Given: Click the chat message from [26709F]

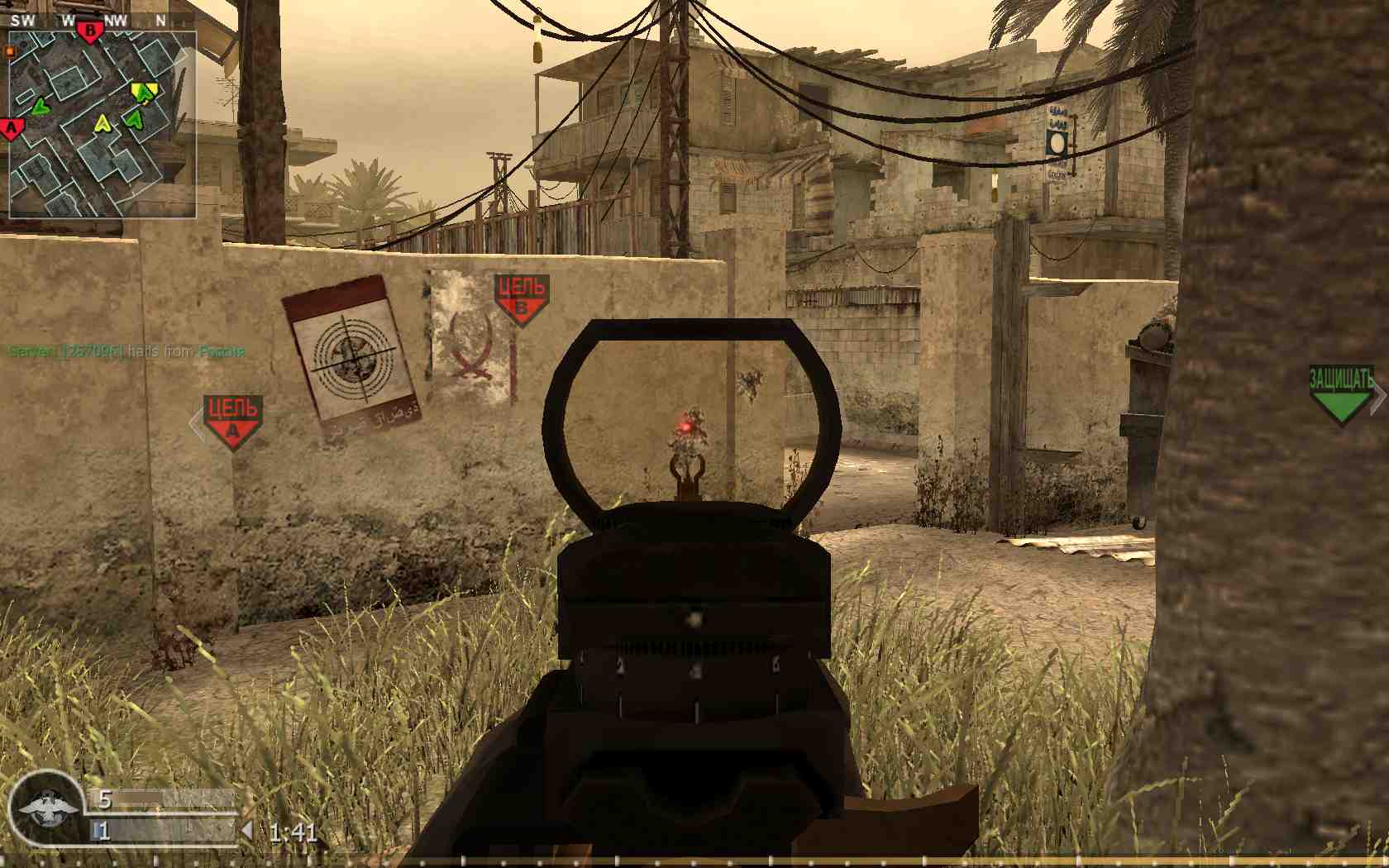Looking at the screenshot, I should pyautogui.click(x=124, y=351).
